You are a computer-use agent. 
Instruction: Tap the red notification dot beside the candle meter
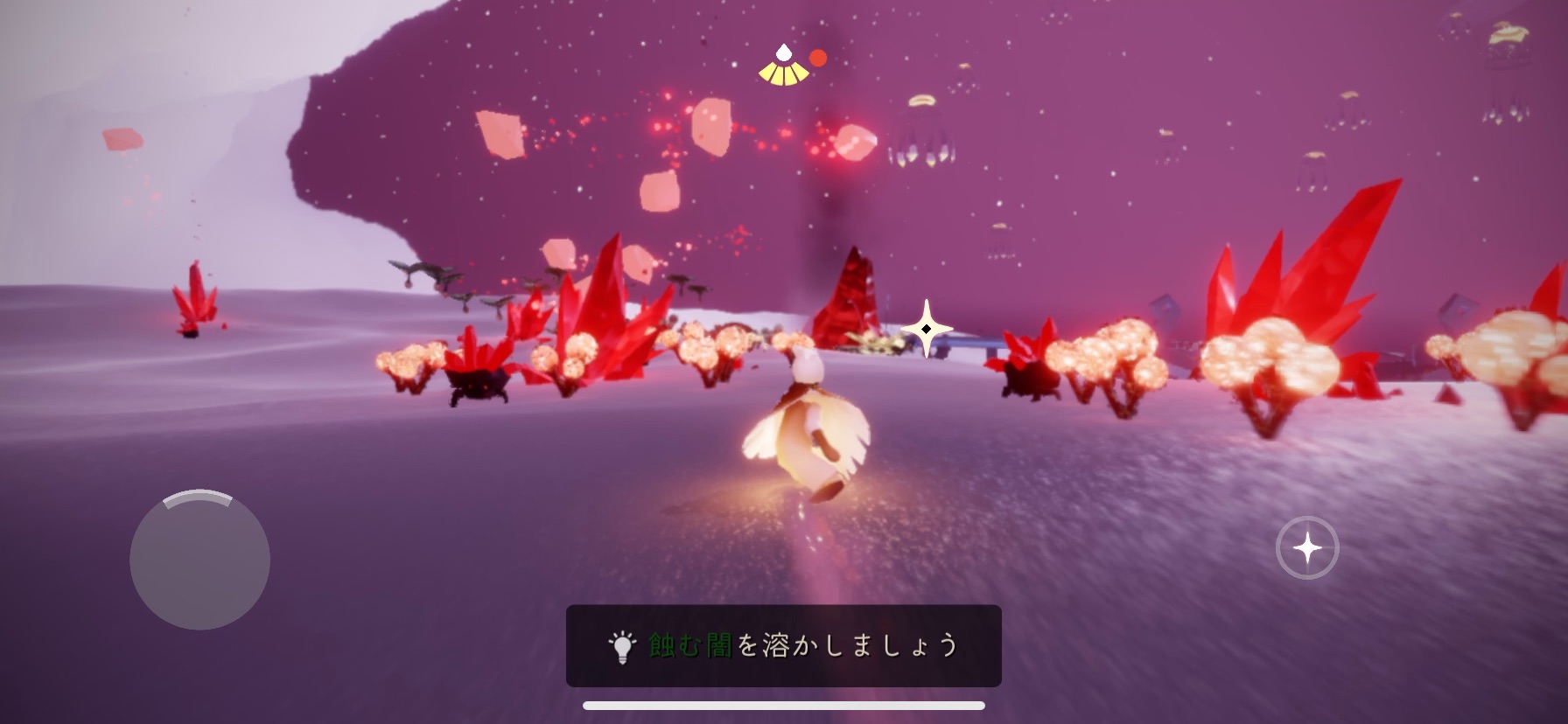819,59
